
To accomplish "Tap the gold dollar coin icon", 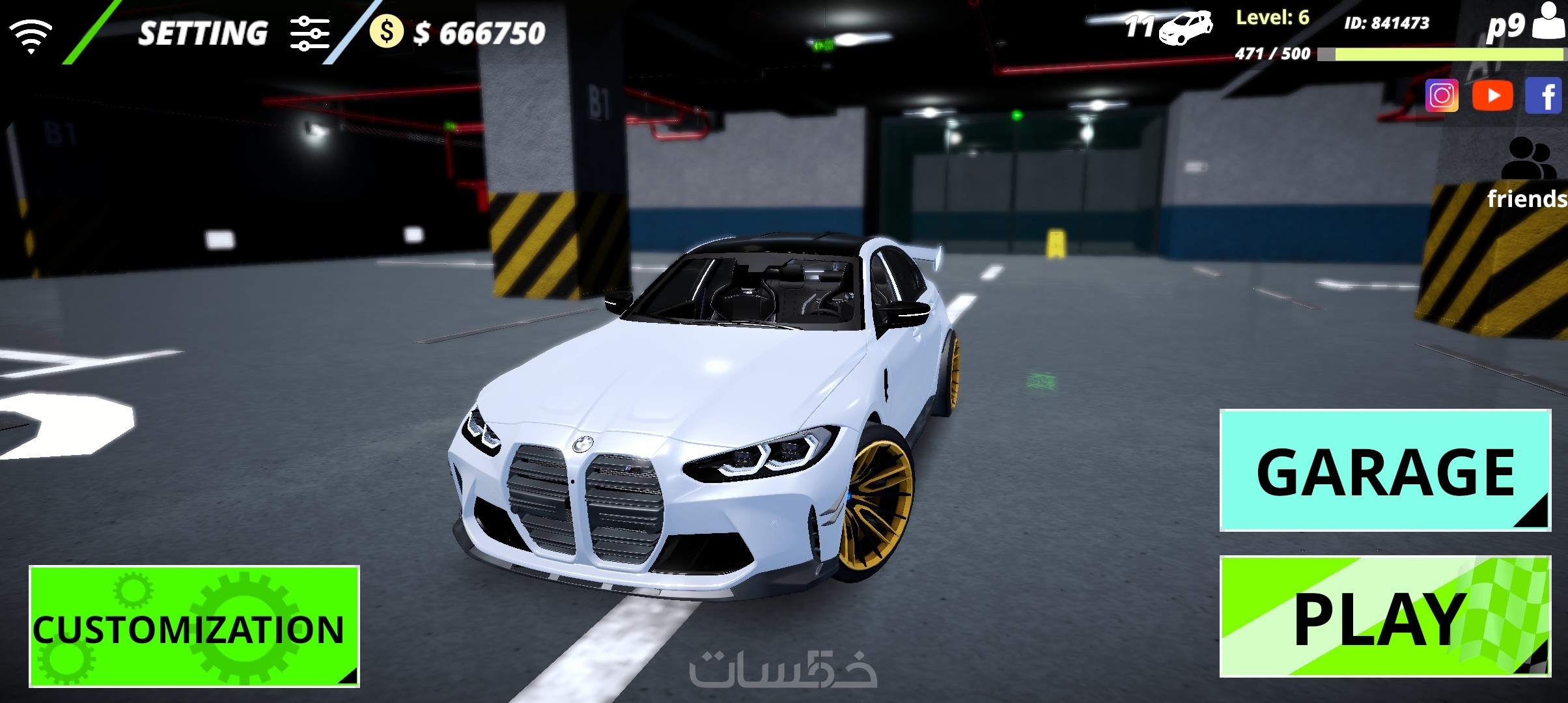I will [x=386, y=32].
